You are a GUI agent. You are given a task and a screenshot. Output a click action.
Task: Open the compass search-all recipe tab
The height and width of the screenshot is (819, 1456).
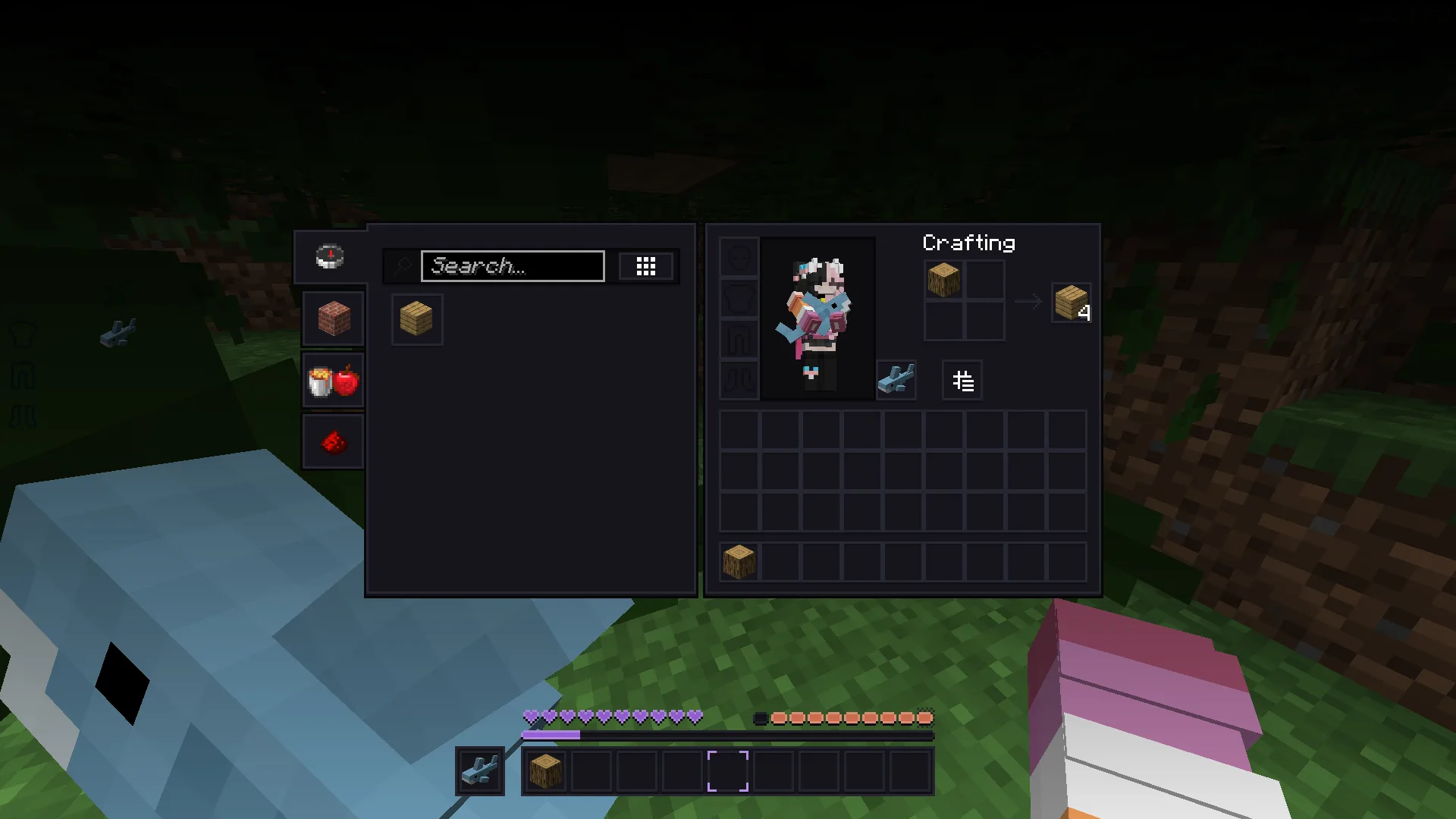[330, 257]
